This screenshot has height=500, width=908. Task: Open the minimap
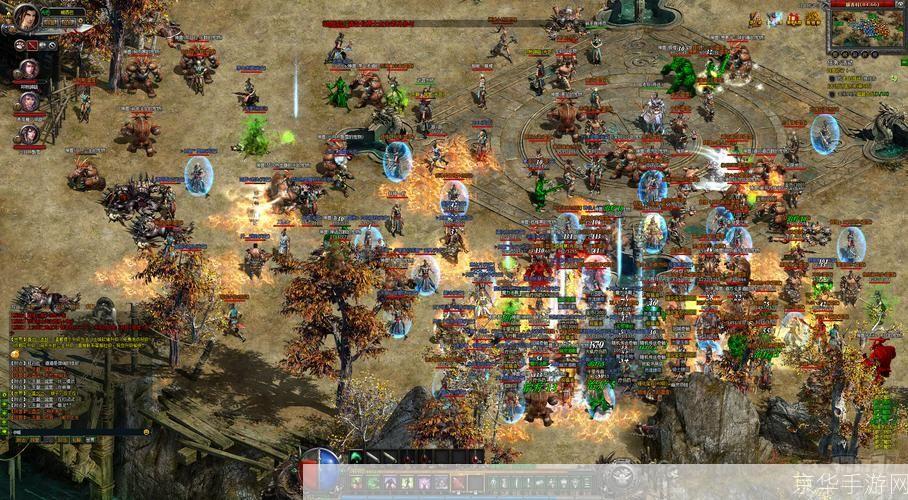click(x=859, y=28)
